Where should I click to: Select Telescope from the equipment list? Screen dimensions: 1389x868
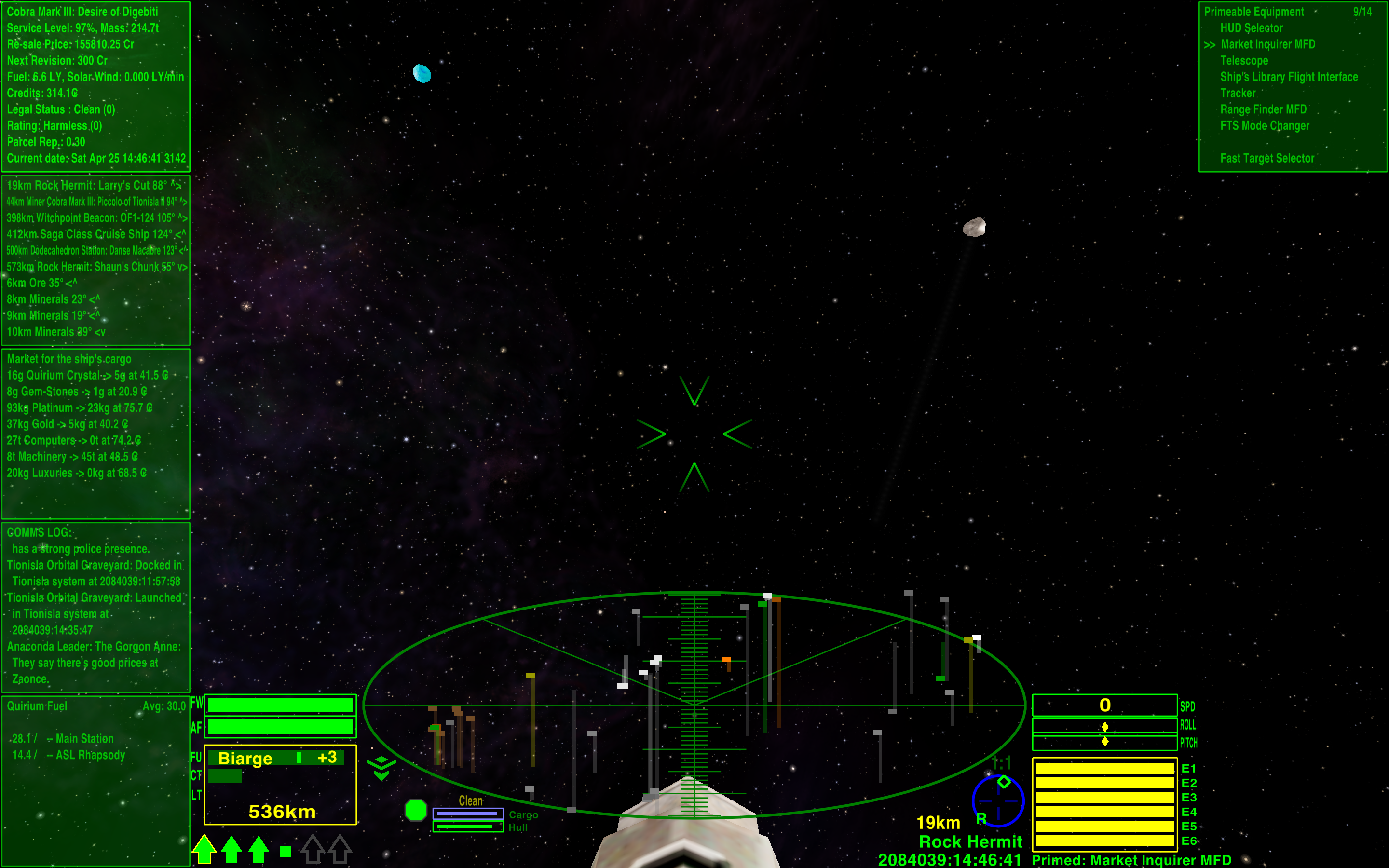(x=1244, y=61)
